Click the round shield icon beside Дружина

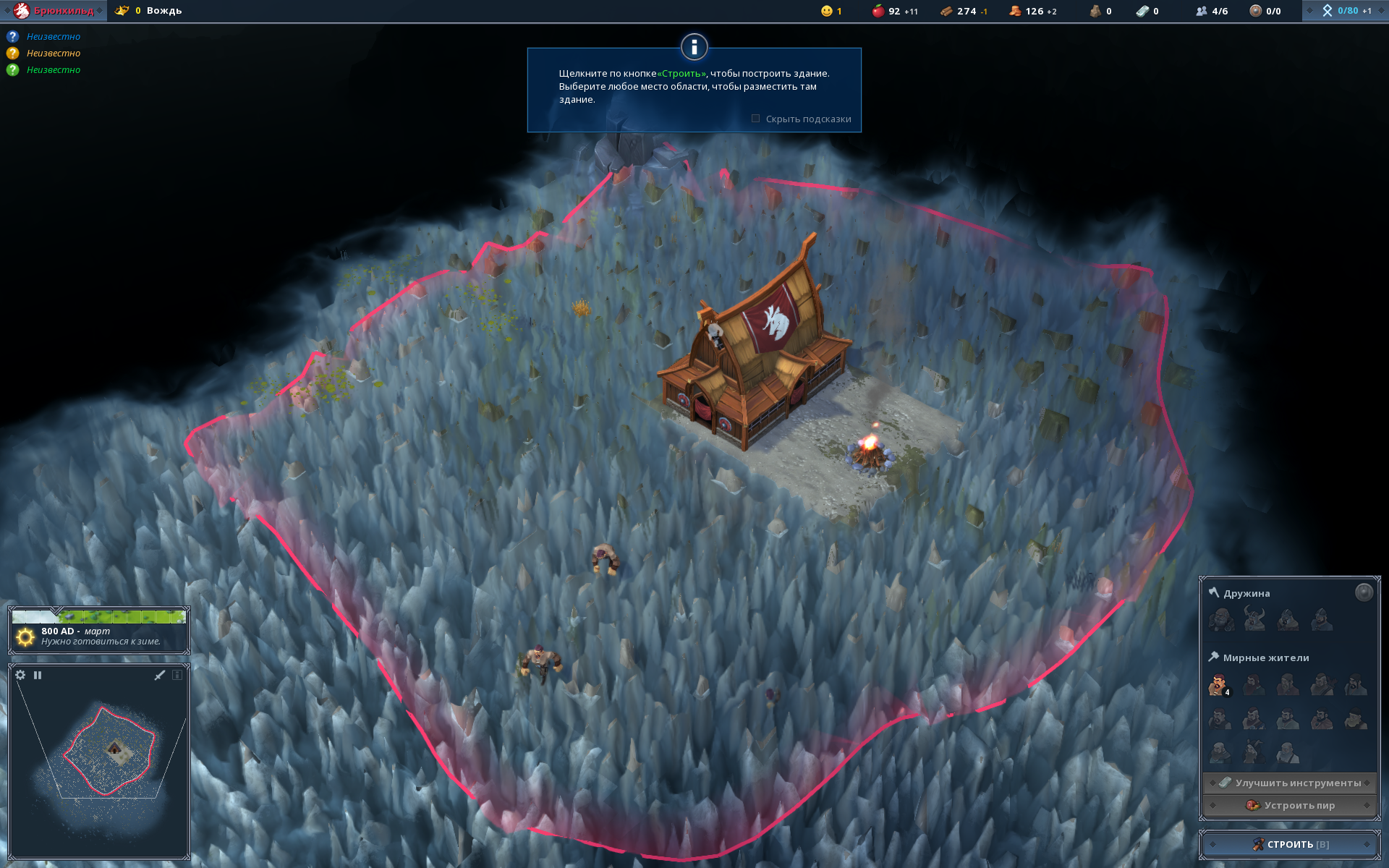pos(1363,593)
